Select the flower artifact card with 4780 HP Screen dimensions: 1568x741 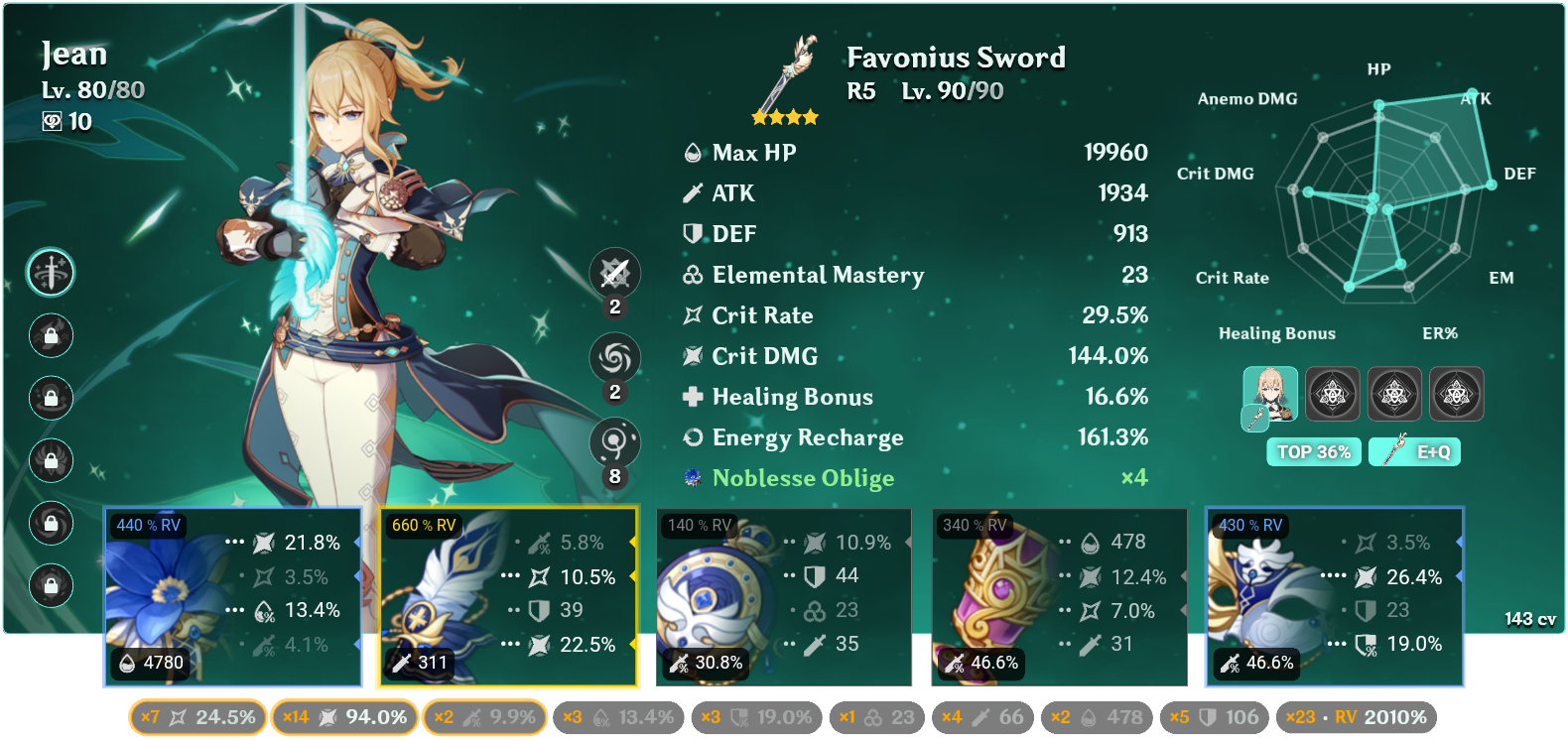click(233, 596)
